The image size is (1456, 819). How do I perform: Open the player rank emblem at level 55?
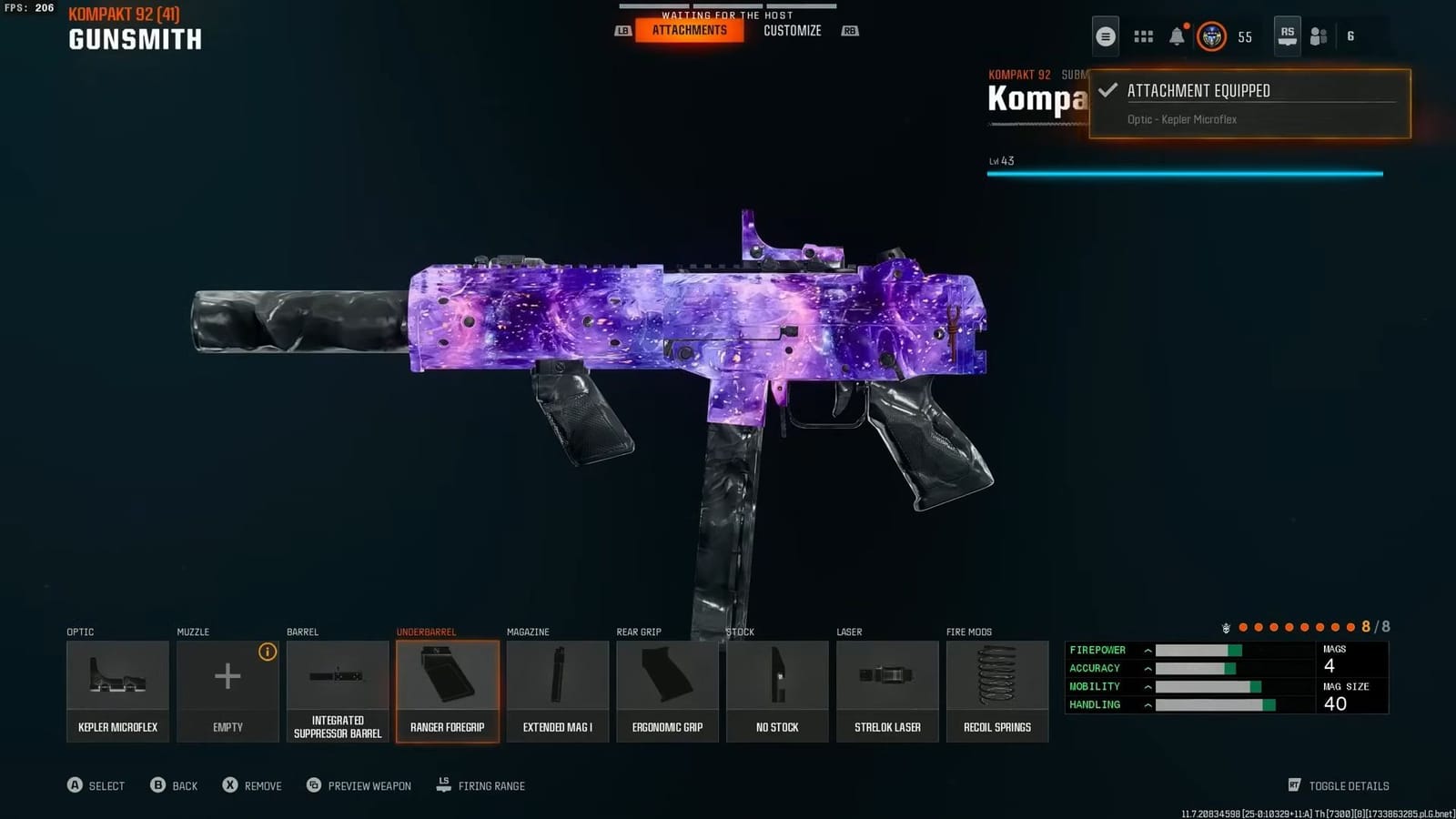[1211, 37]
